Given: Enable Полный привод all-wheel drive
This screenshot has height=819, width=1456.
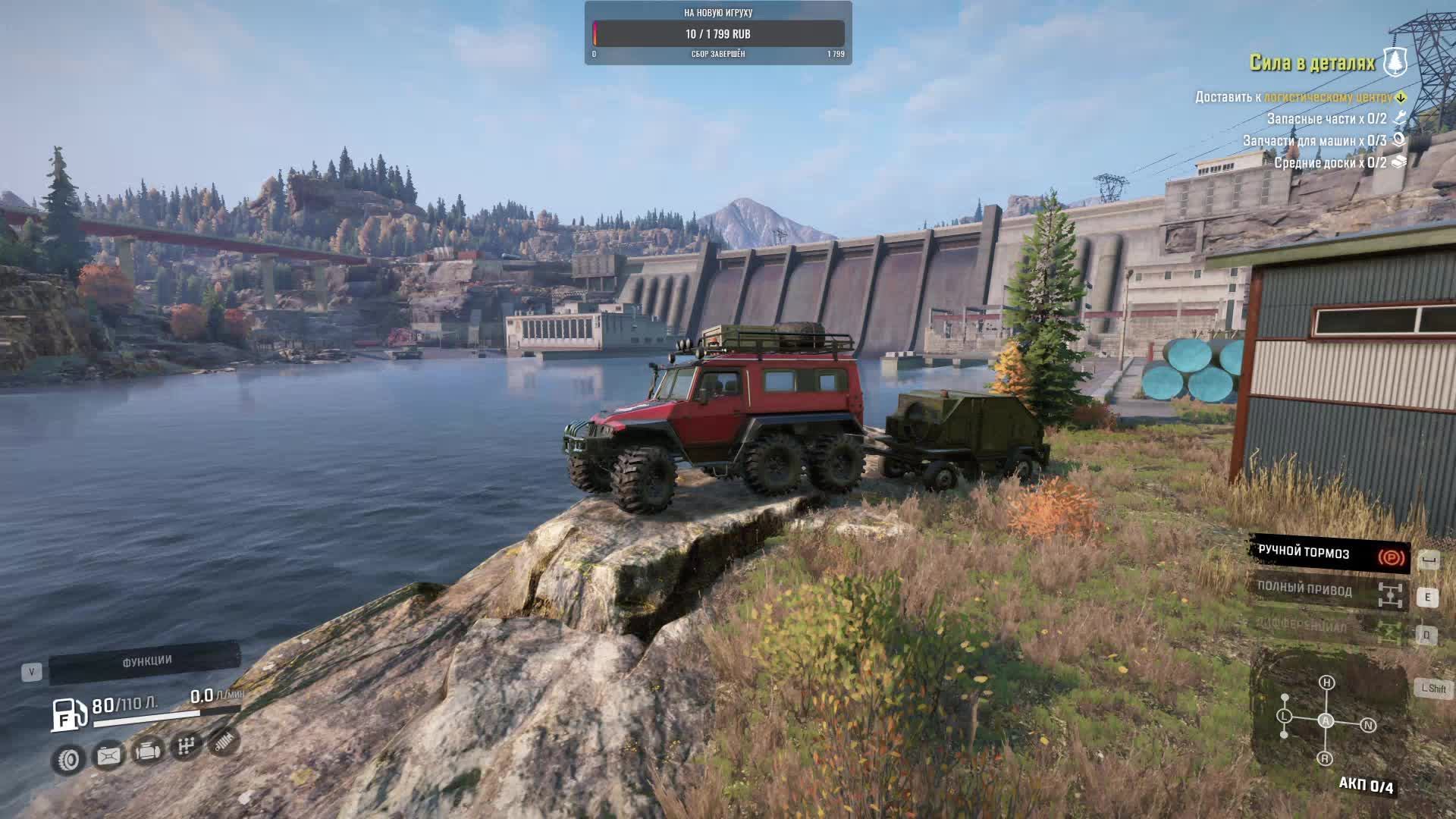Looking at the screenshot, I should 1329,591.
